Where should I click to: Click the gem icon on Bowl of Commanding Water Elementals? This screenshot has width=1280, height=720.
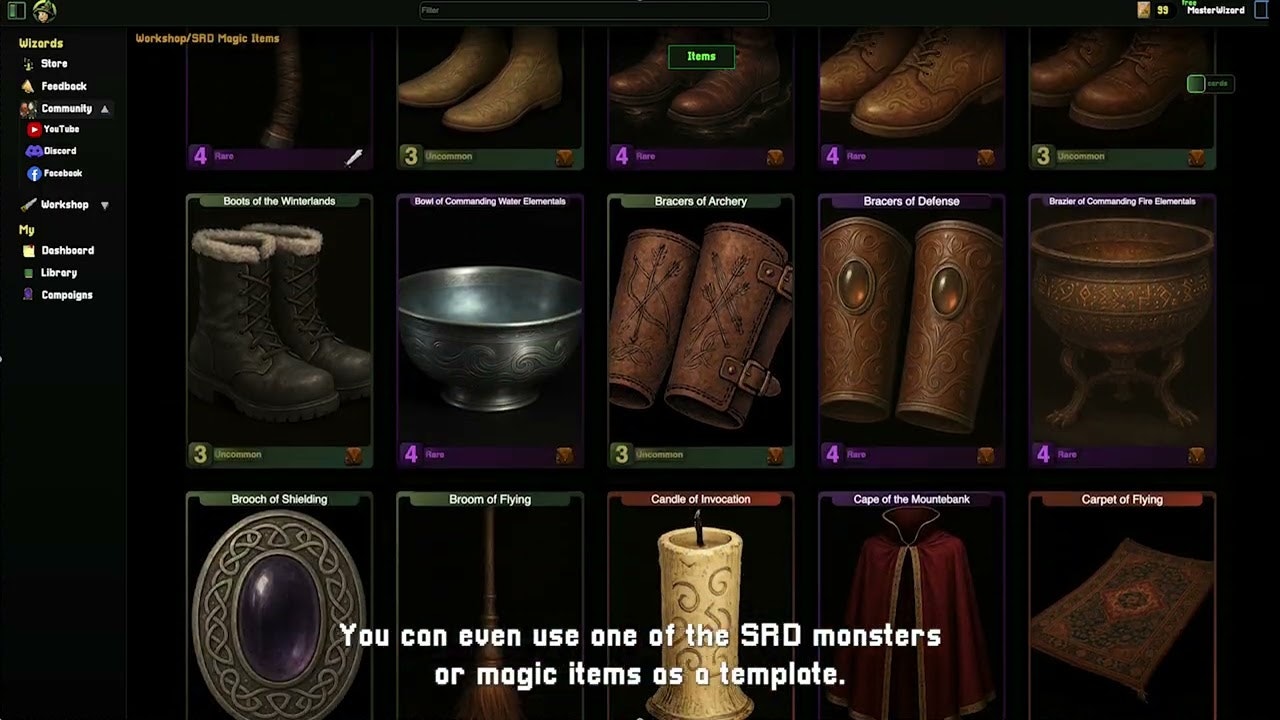[565, 455]
